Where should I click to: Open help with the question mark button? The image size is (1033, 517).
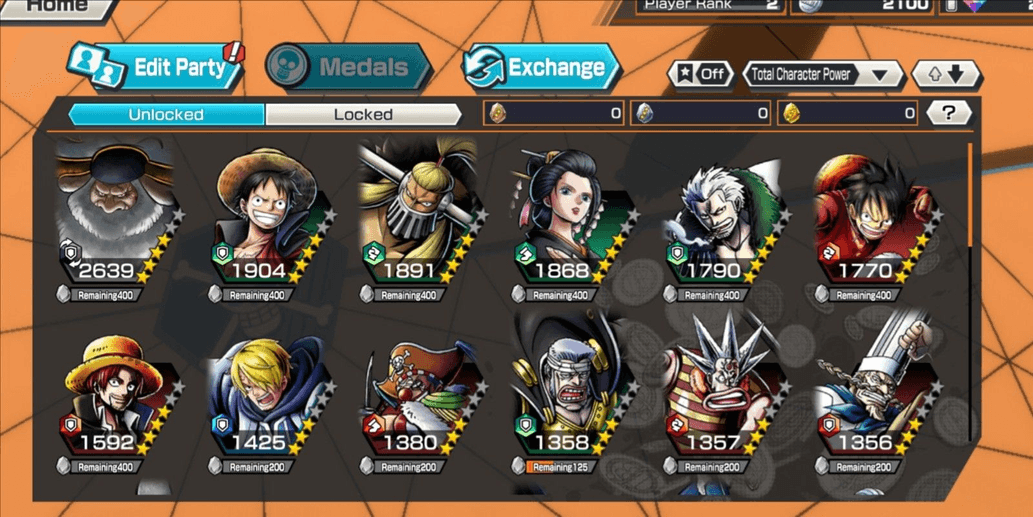[x=947, y=113]
